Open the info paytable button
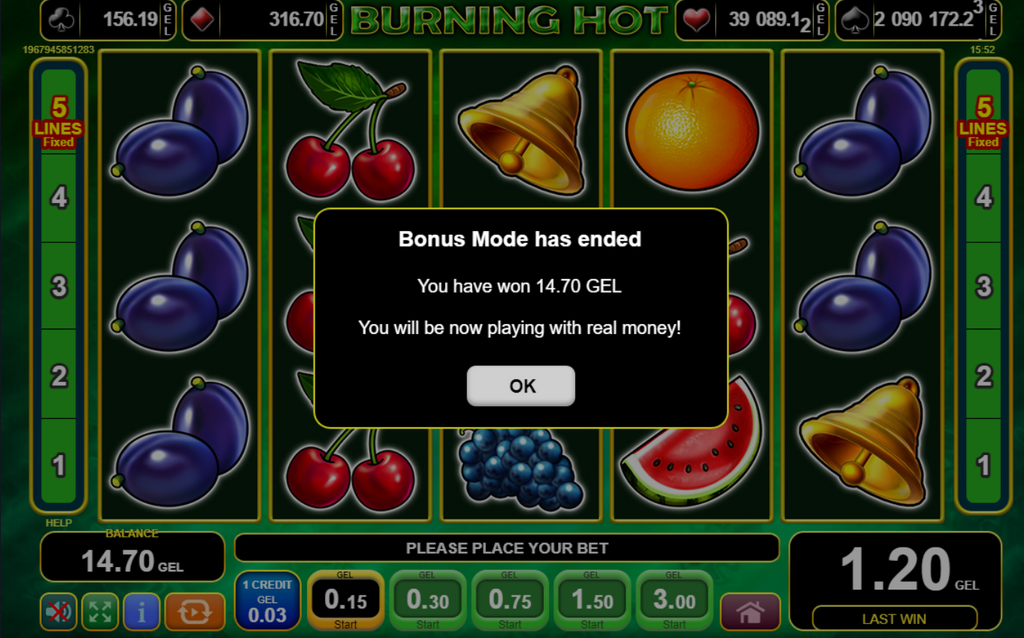The image size is (1024, 638). click(x=141, y=611)
